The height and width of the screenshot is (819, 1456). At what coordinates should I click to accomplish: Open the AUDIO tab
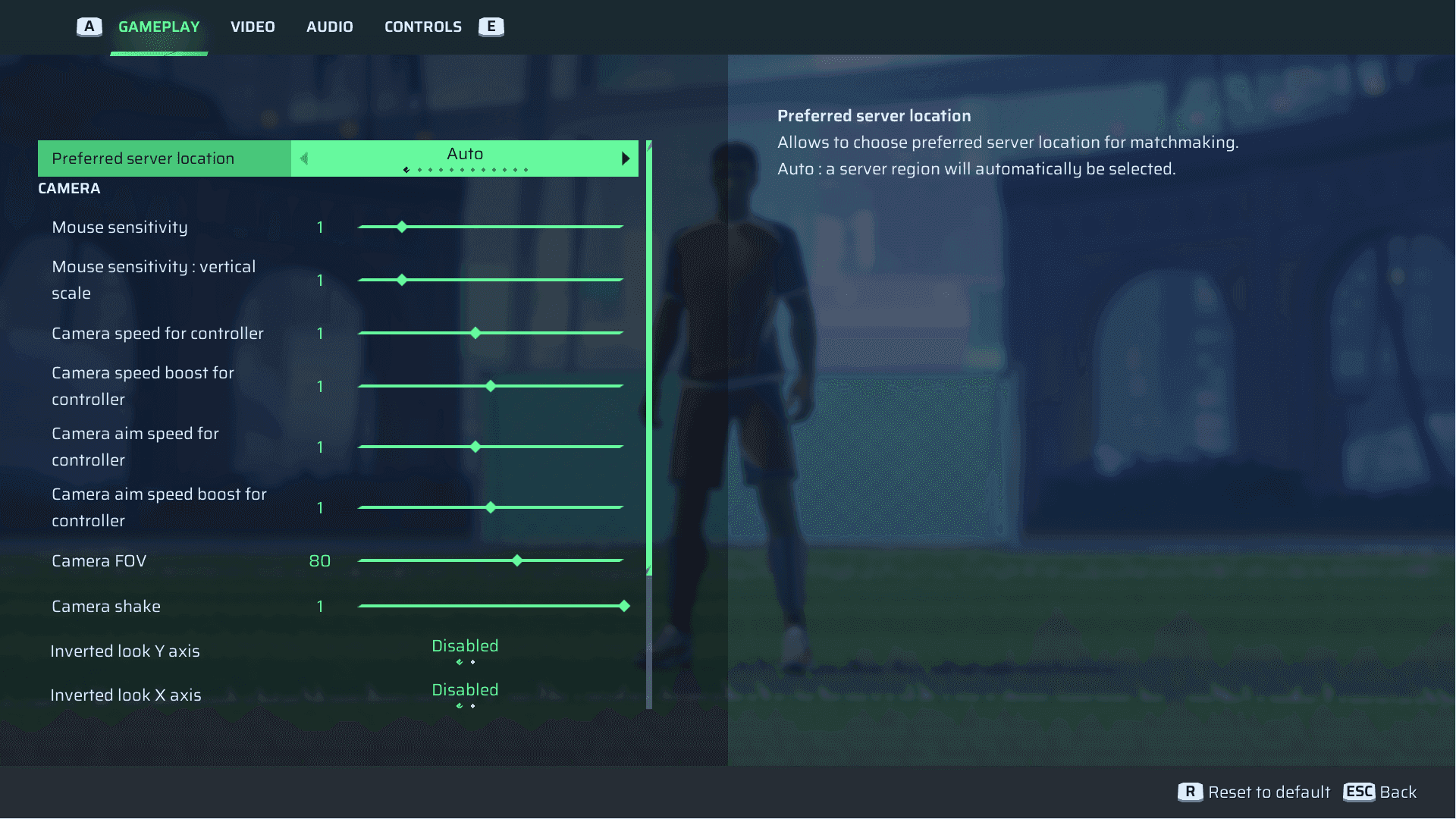click(x=329, y=26)
